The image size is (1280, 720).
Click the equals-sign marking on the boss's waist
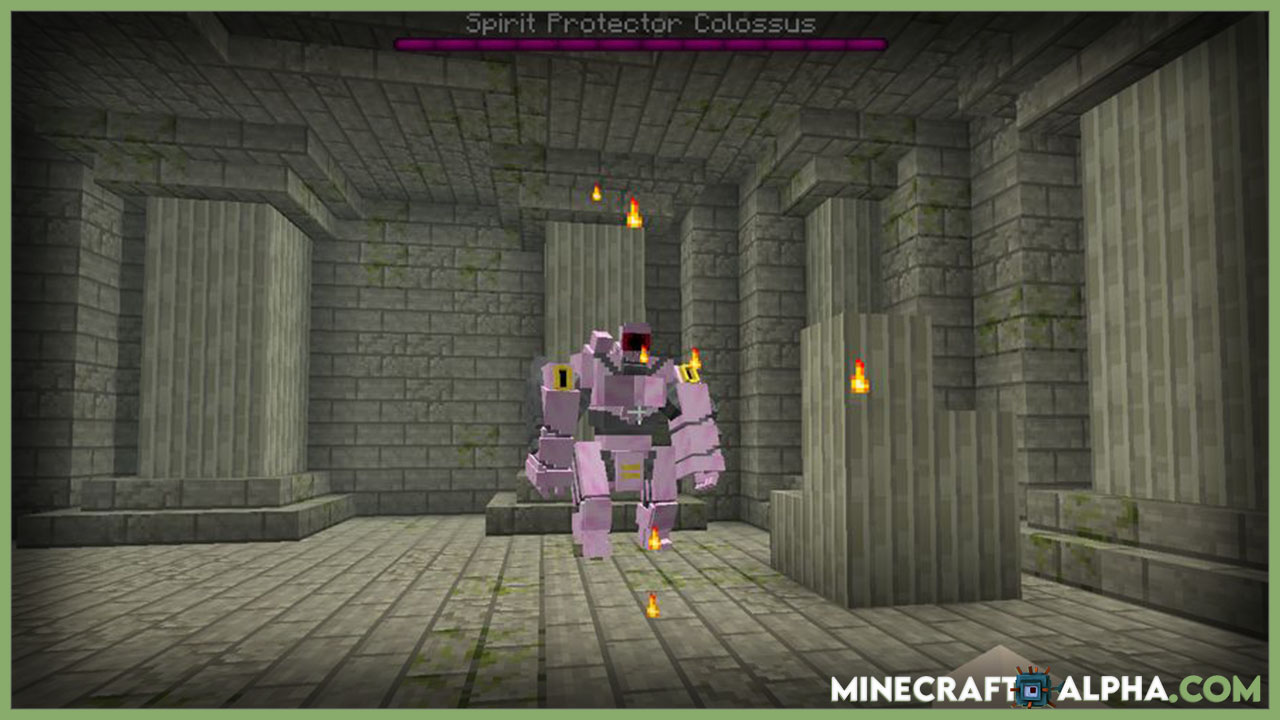632,468
